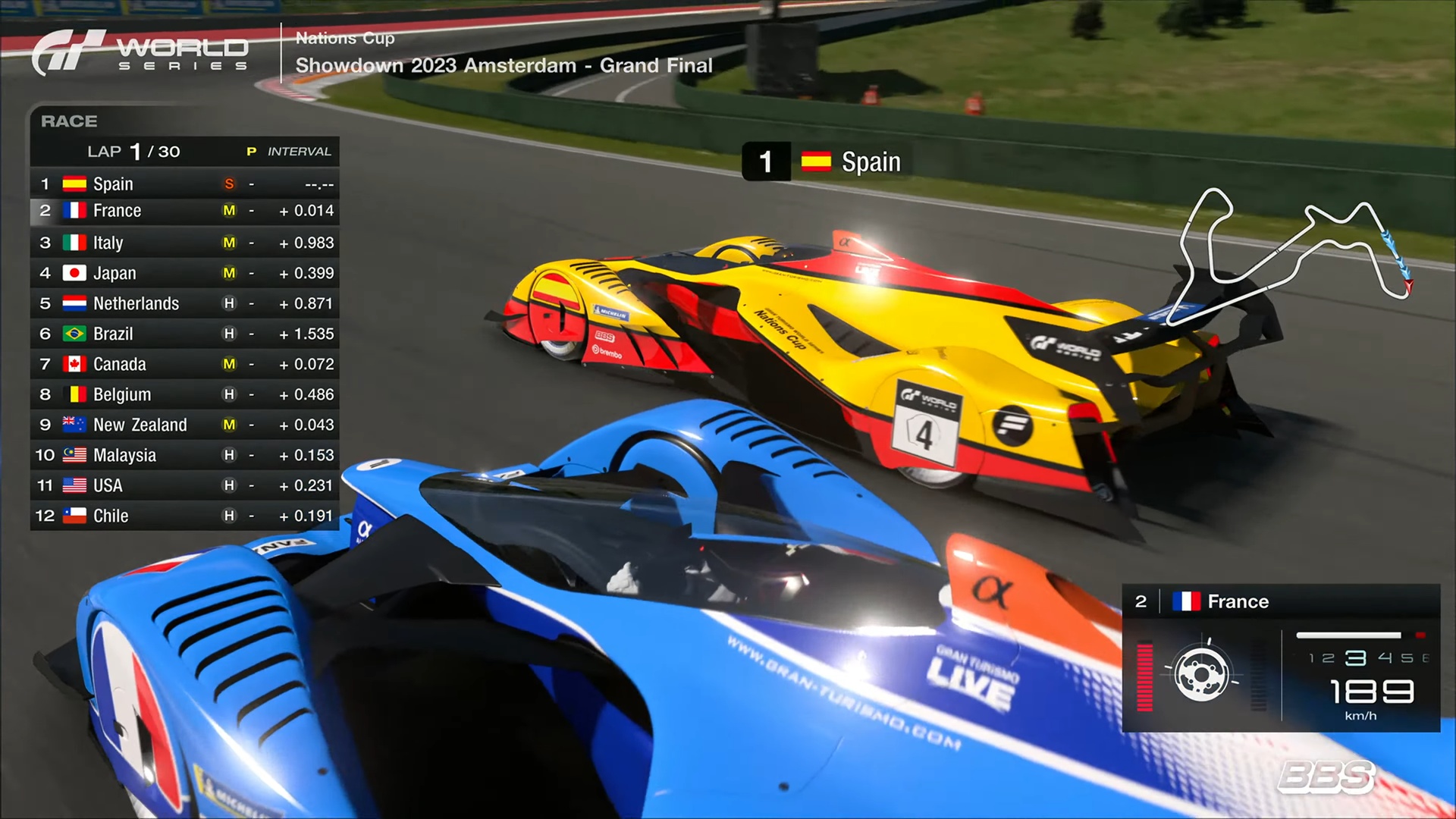The width and height of the screenshot is (1456, 819).
Task: Click Brazil in the race order
Action: [x=184, y=334]
